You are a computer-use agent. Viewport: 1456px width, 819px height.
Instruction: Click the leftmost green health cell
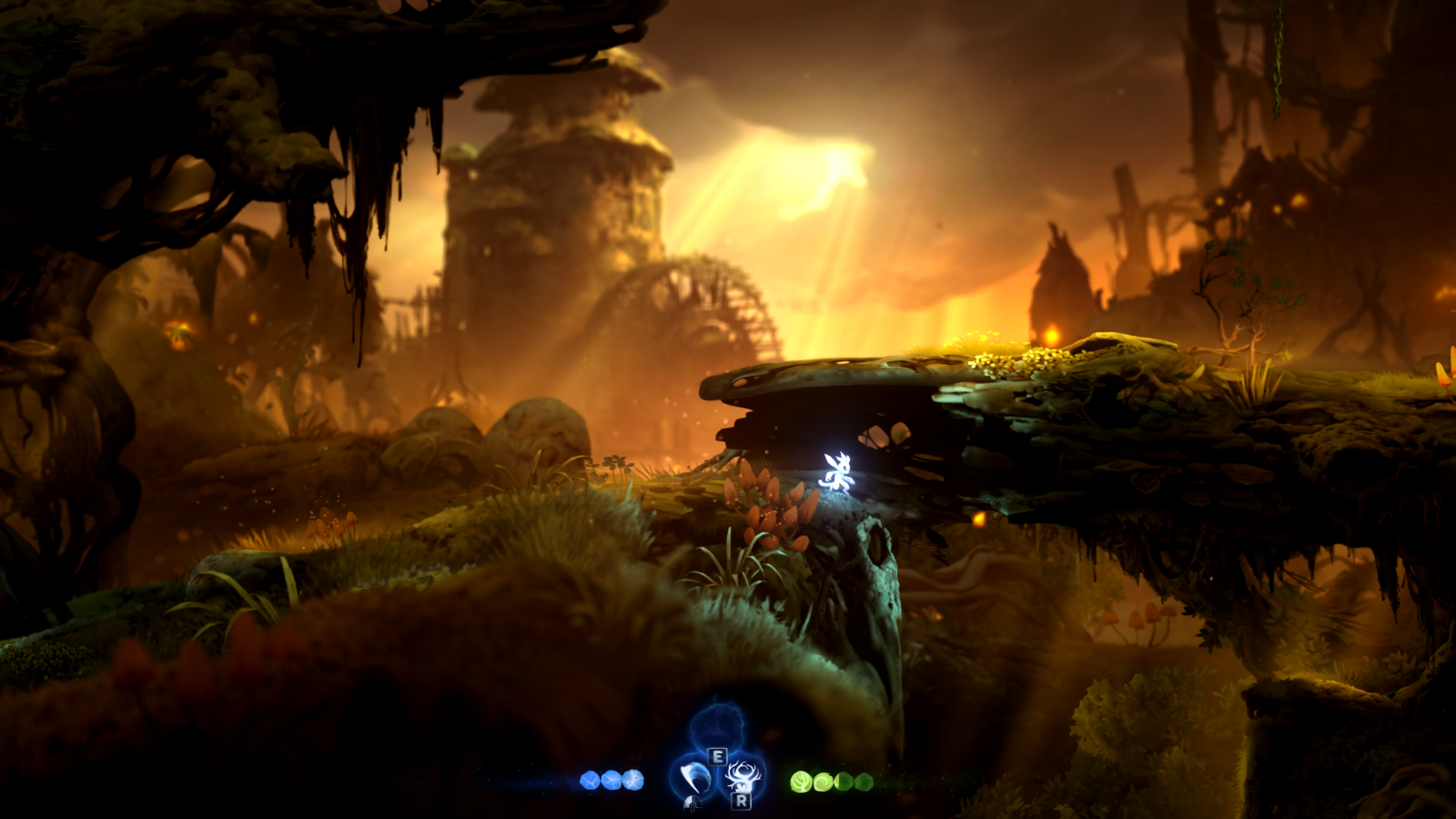click(800, 782)
